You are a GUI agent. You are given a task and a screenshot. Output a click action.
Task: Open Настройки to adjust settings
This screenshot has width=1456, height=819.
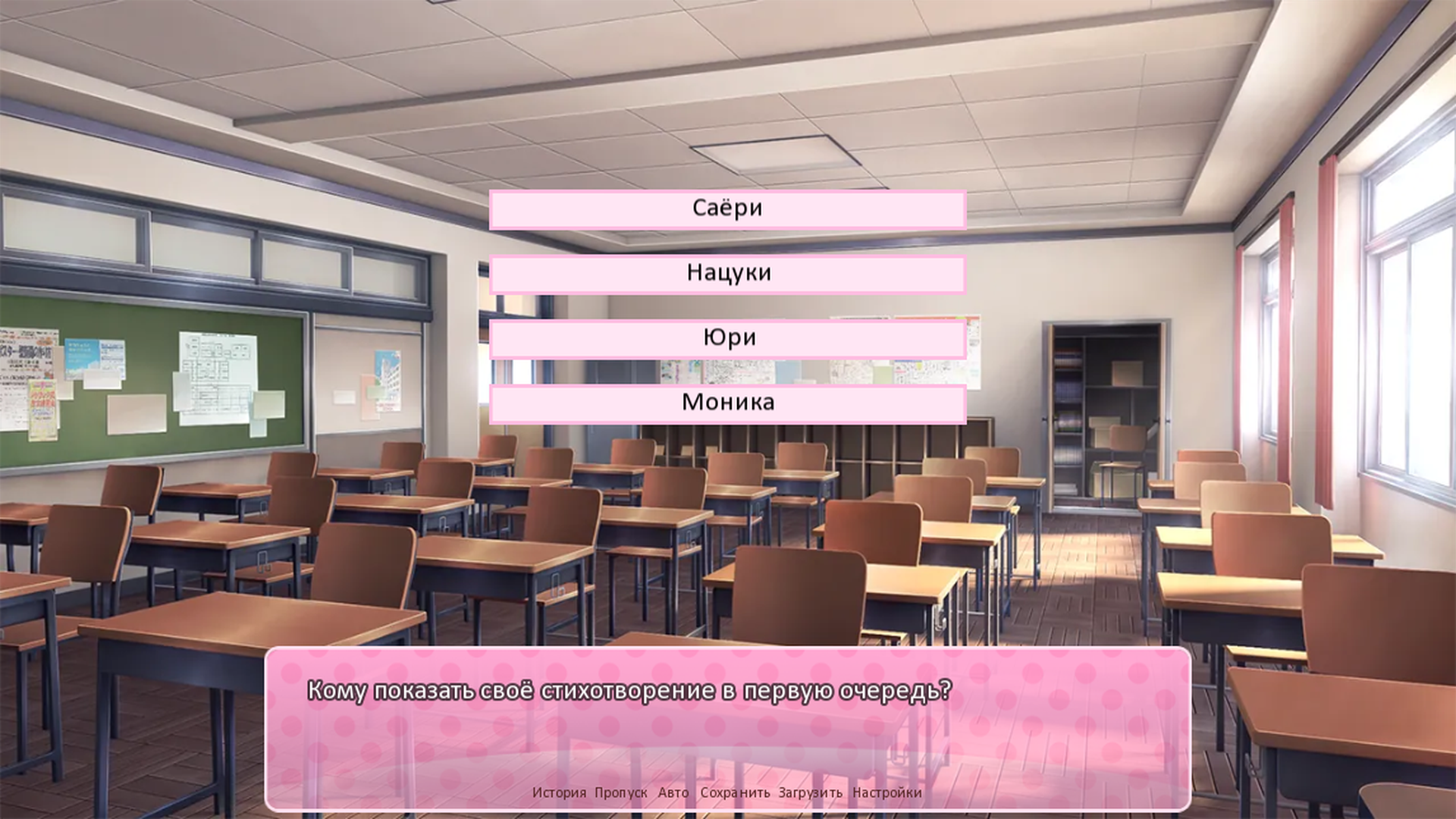(x=887, y=794)
